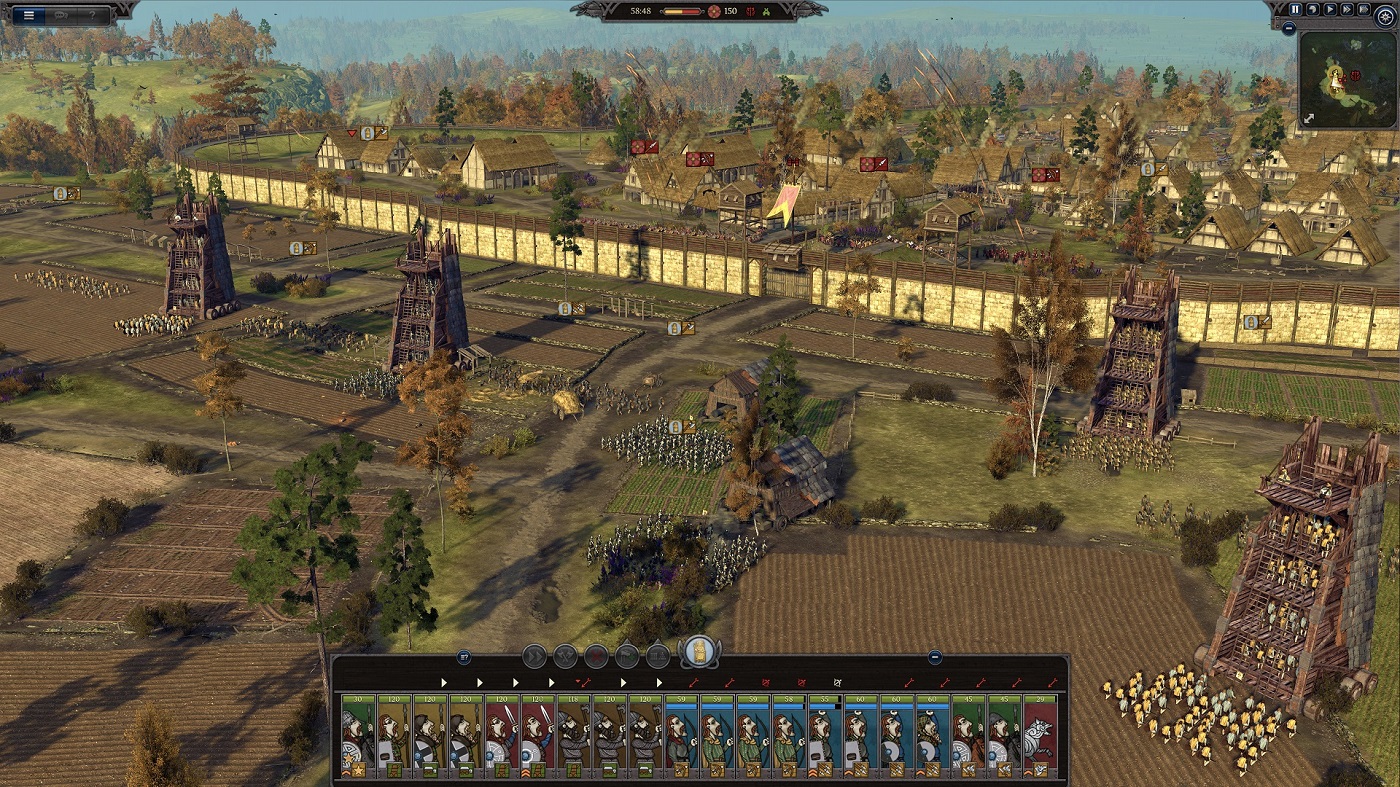Set battle to fastest triple-arrow speed
1400x787 pixels.
pyautogui.click(x=1362, y=9)
